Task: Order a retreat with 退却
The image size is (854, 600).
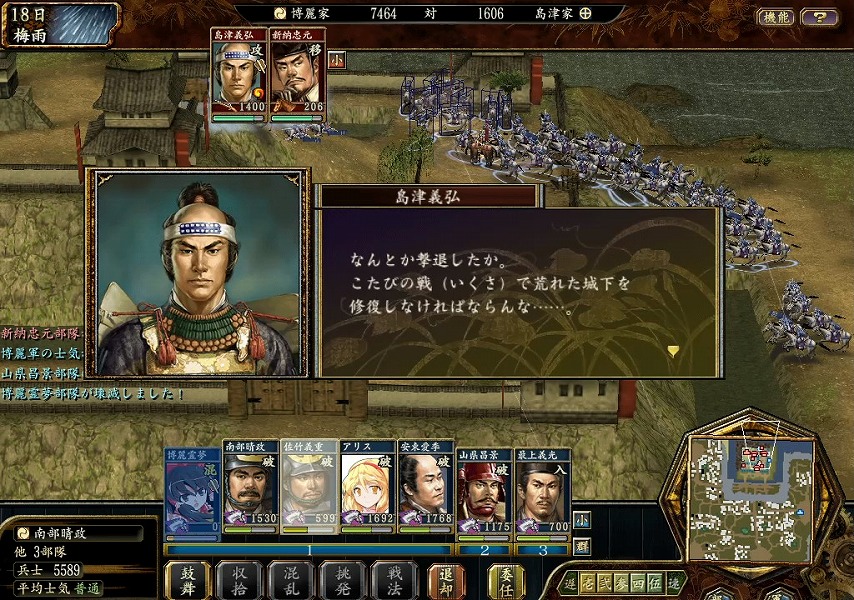Action: [446, 580]
